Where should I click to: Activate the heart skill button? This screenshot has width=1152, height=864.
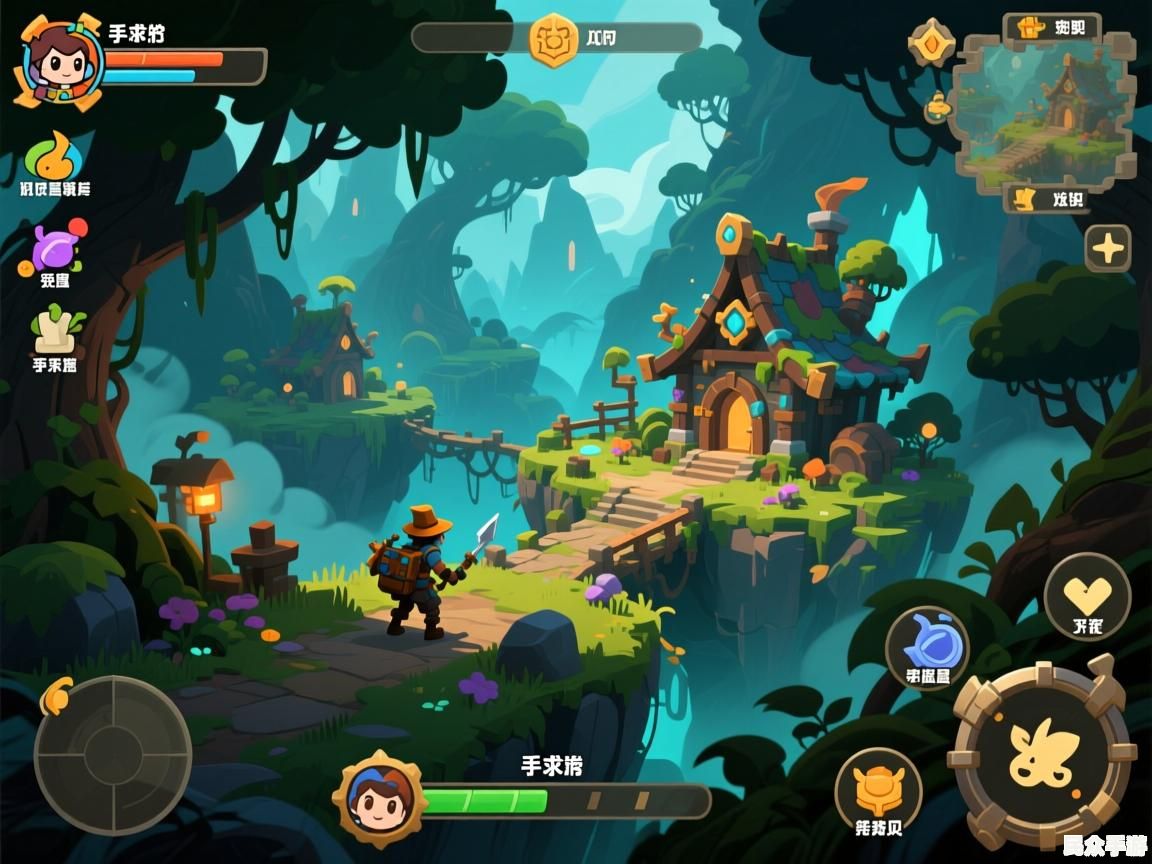(x=1087, y=598)
